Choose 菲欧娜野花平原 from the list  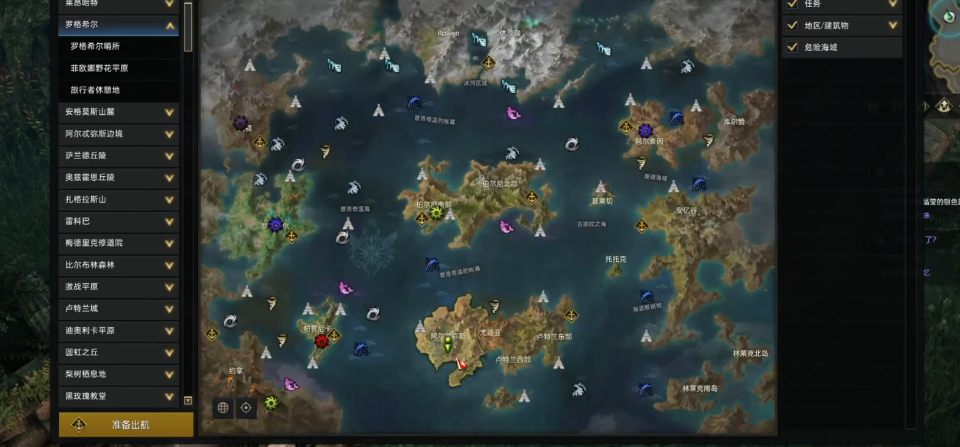click(x=99, y=68)
